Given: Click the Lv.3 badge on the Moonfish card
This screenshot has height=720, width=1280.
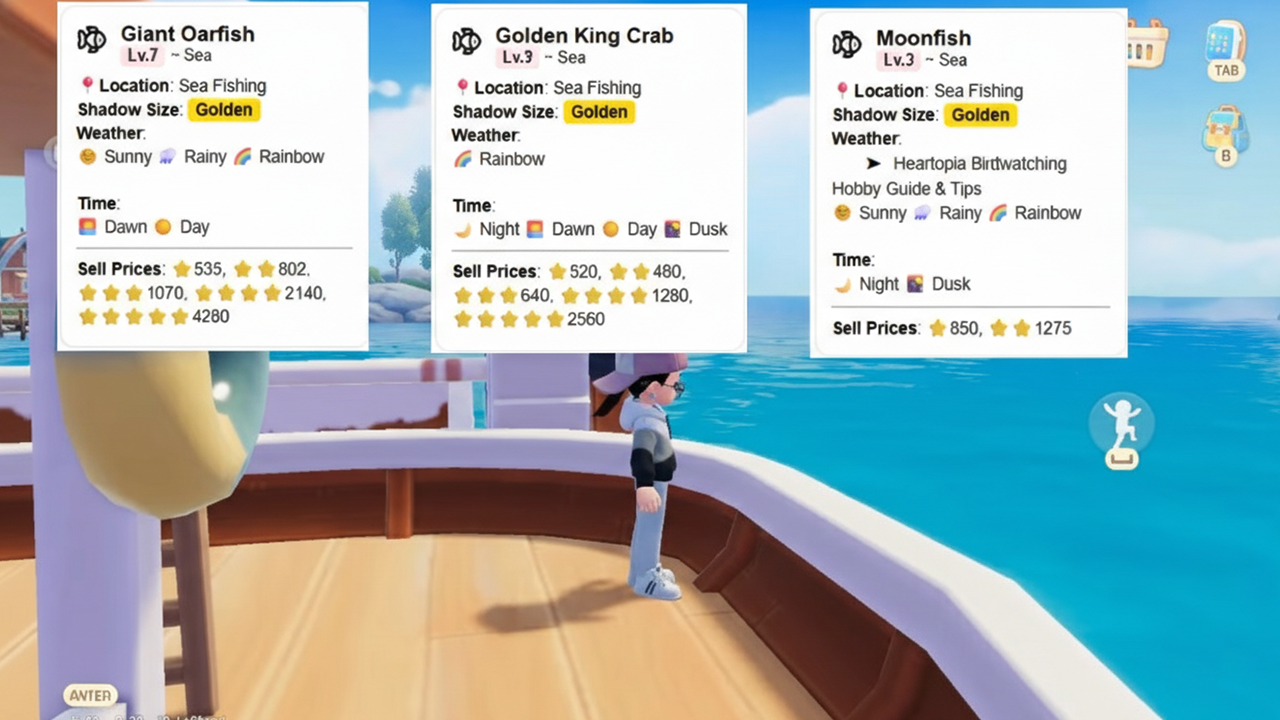Looking at the screenshot, I should 899,59.
